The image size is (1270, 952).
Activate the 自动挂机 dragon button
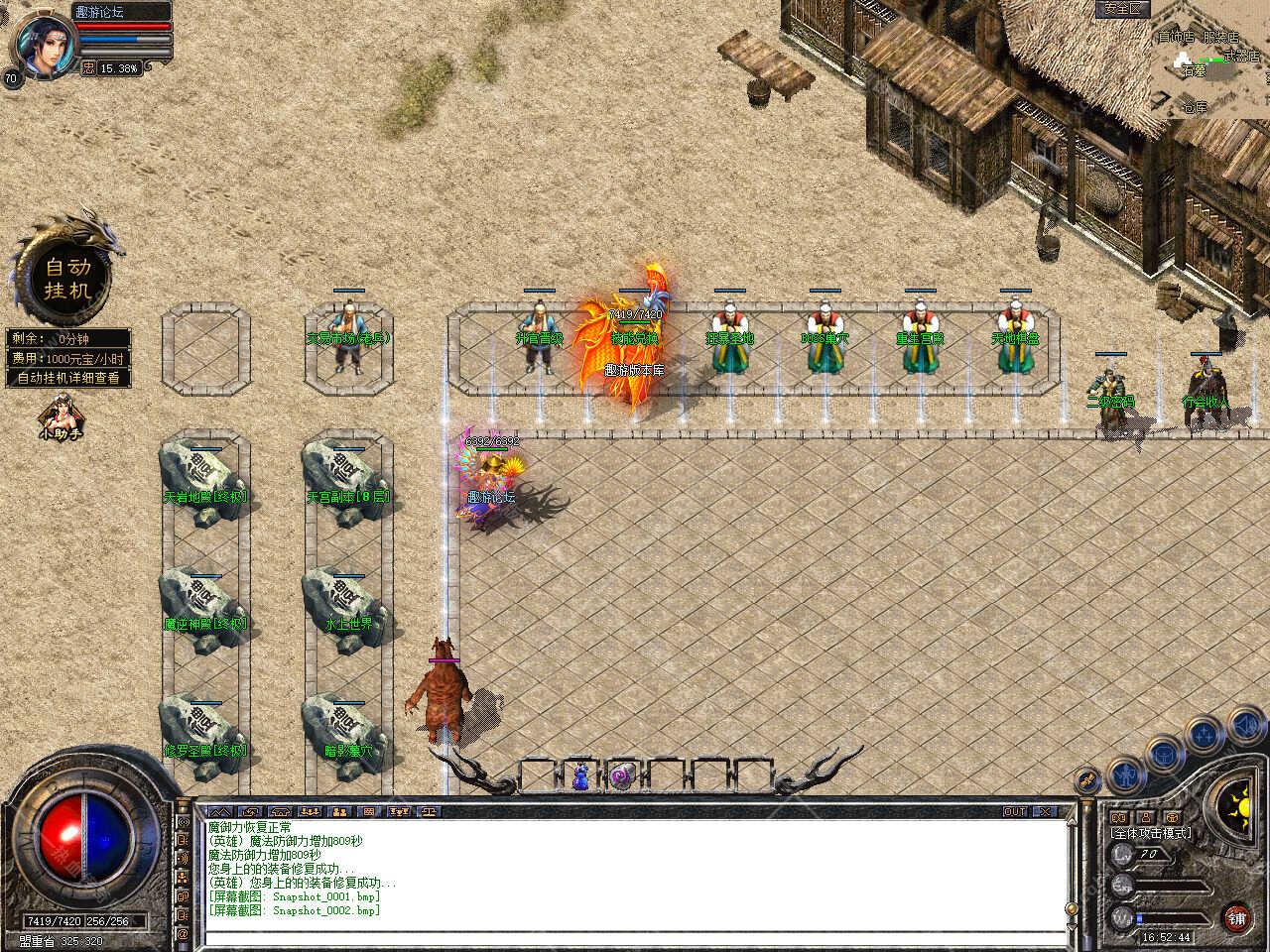coord(67,278)
